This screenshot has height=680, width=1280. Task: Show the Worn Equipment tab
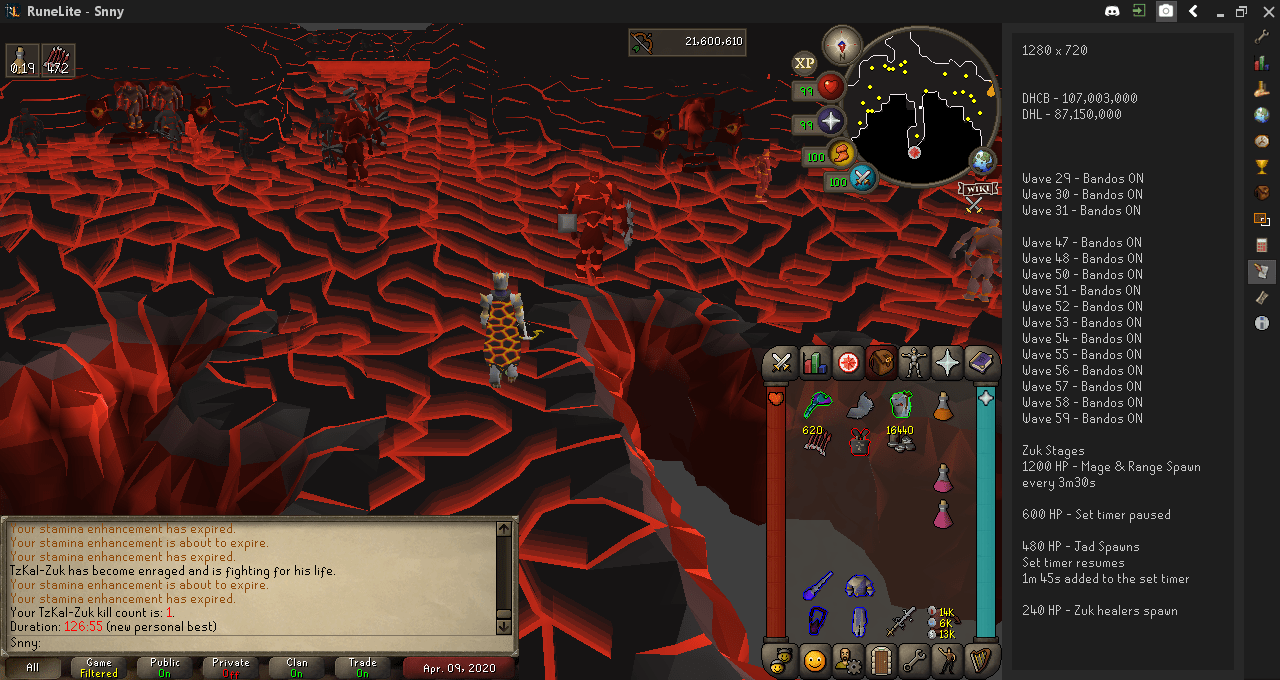tap(914, 362)
